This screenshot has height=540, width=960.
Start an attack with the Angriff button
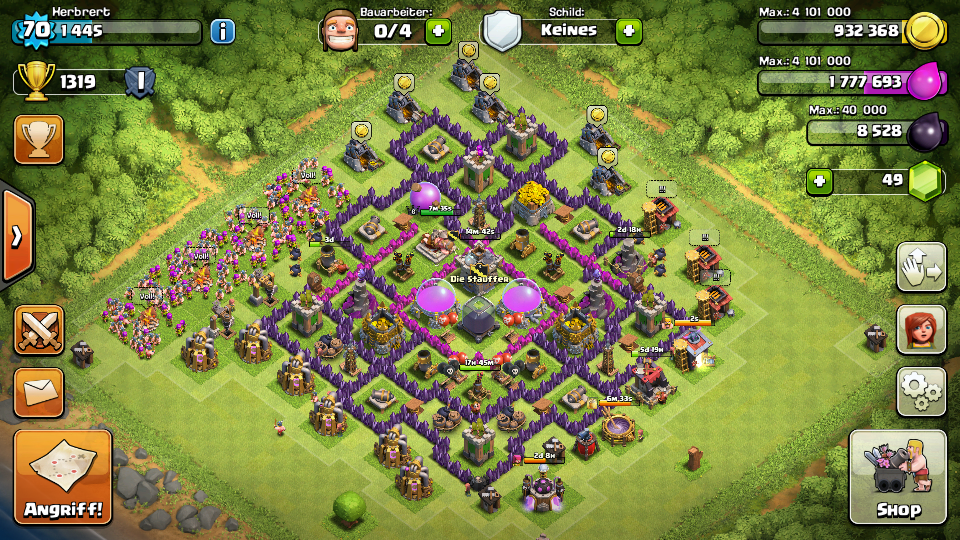pos(63,478)
